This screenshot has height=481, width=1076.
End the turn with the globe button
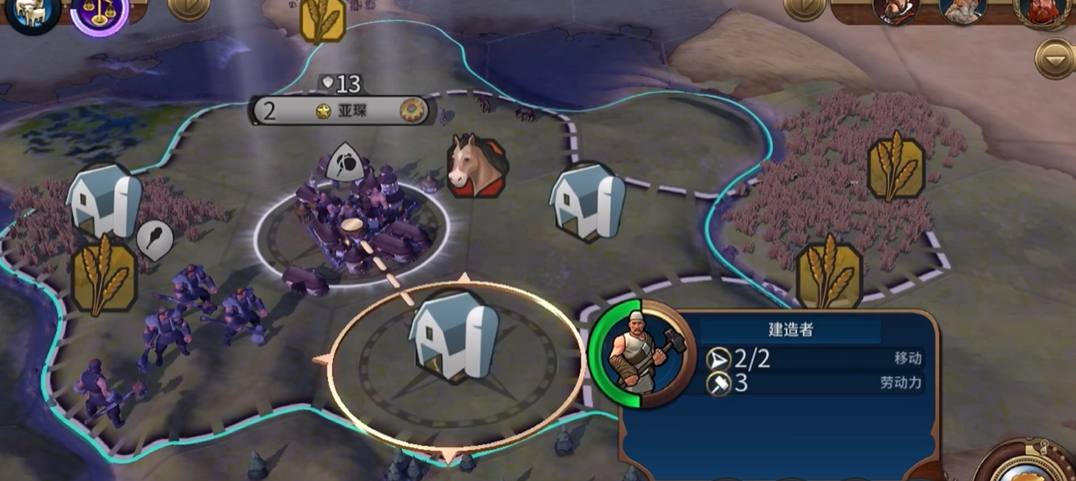[1030, 465]
